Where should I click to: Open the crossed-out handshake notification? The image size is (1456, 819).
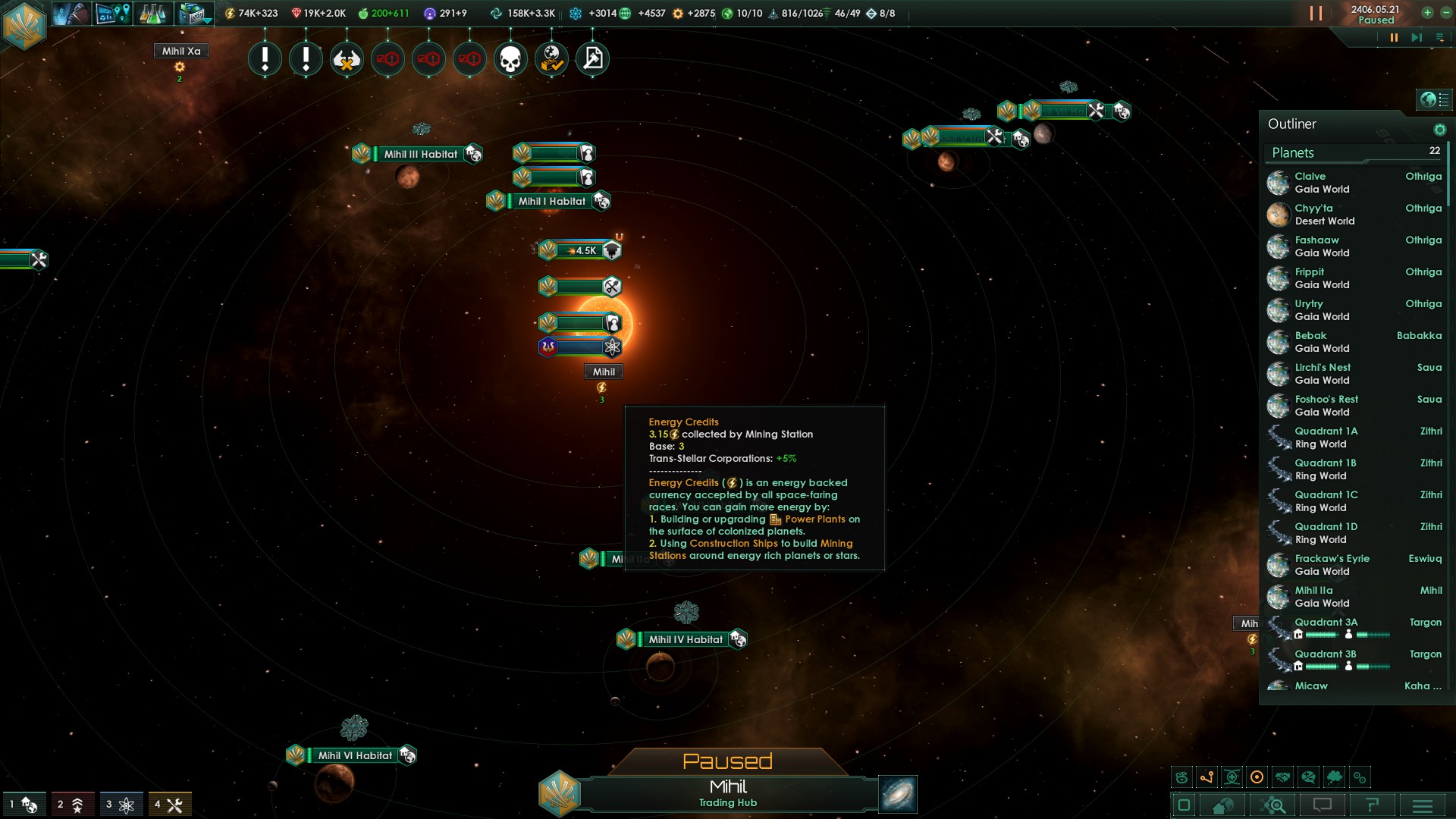coord(347,58)
